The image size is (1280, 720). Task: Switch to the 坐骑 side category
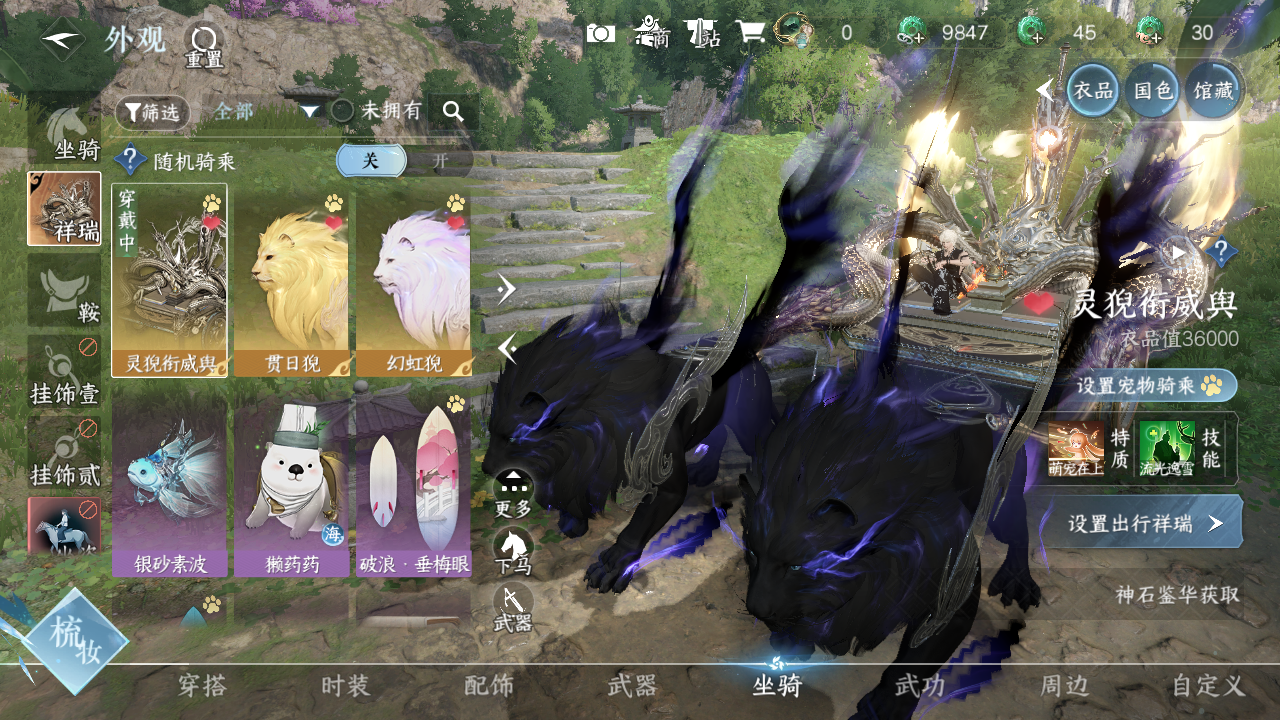(x=65, y=135)
